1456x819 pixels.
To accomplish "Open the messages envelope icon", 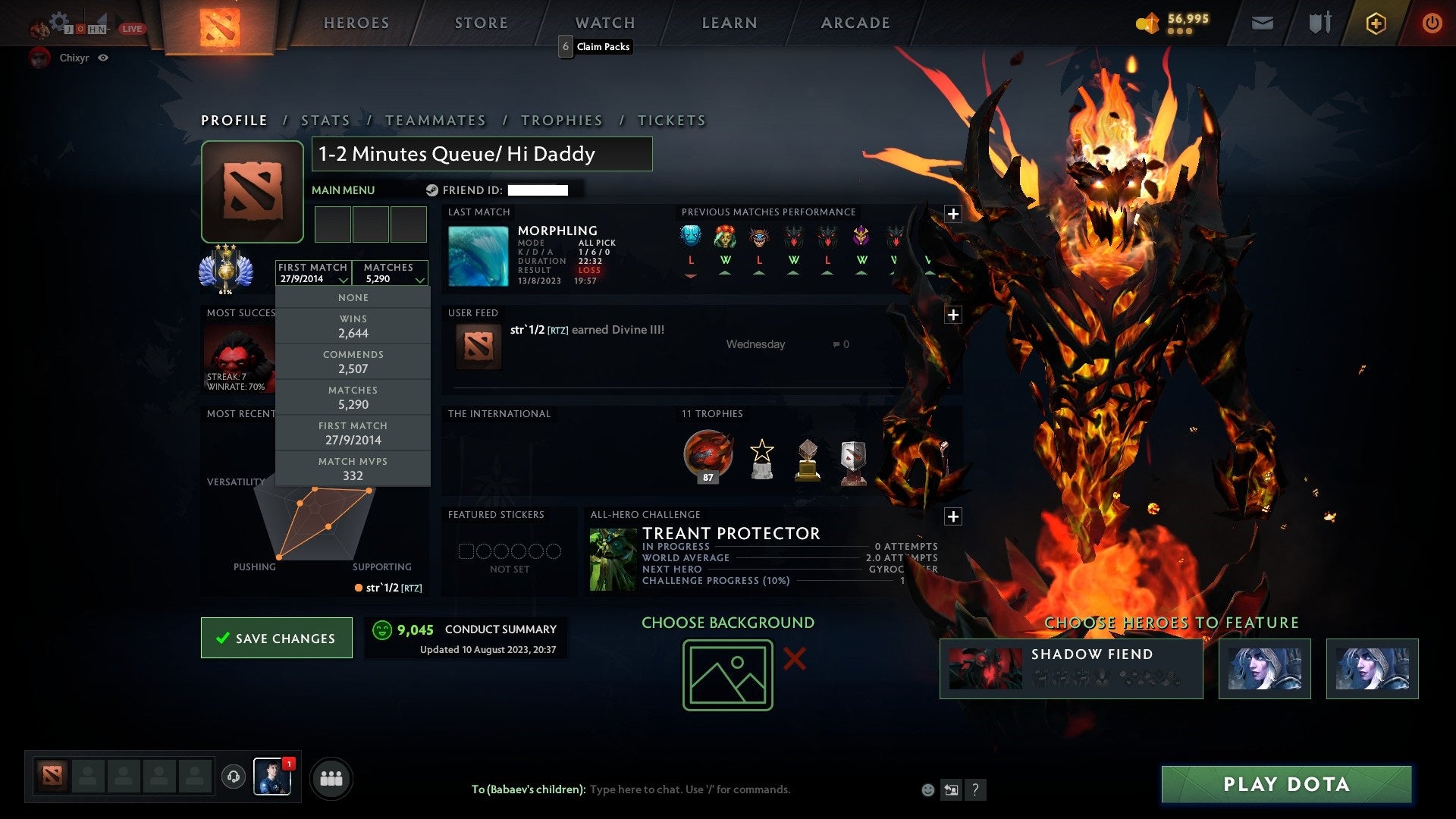I will [1263, 23].
